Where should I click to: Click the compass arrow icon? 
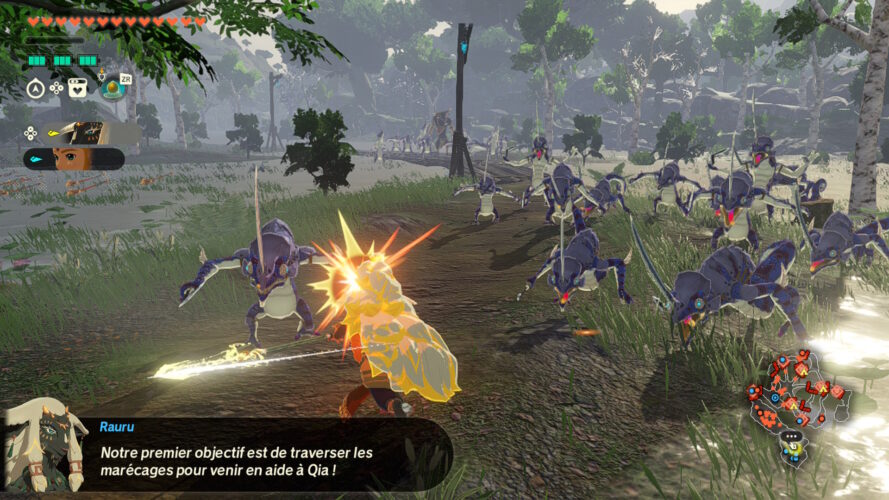[34, 88]
